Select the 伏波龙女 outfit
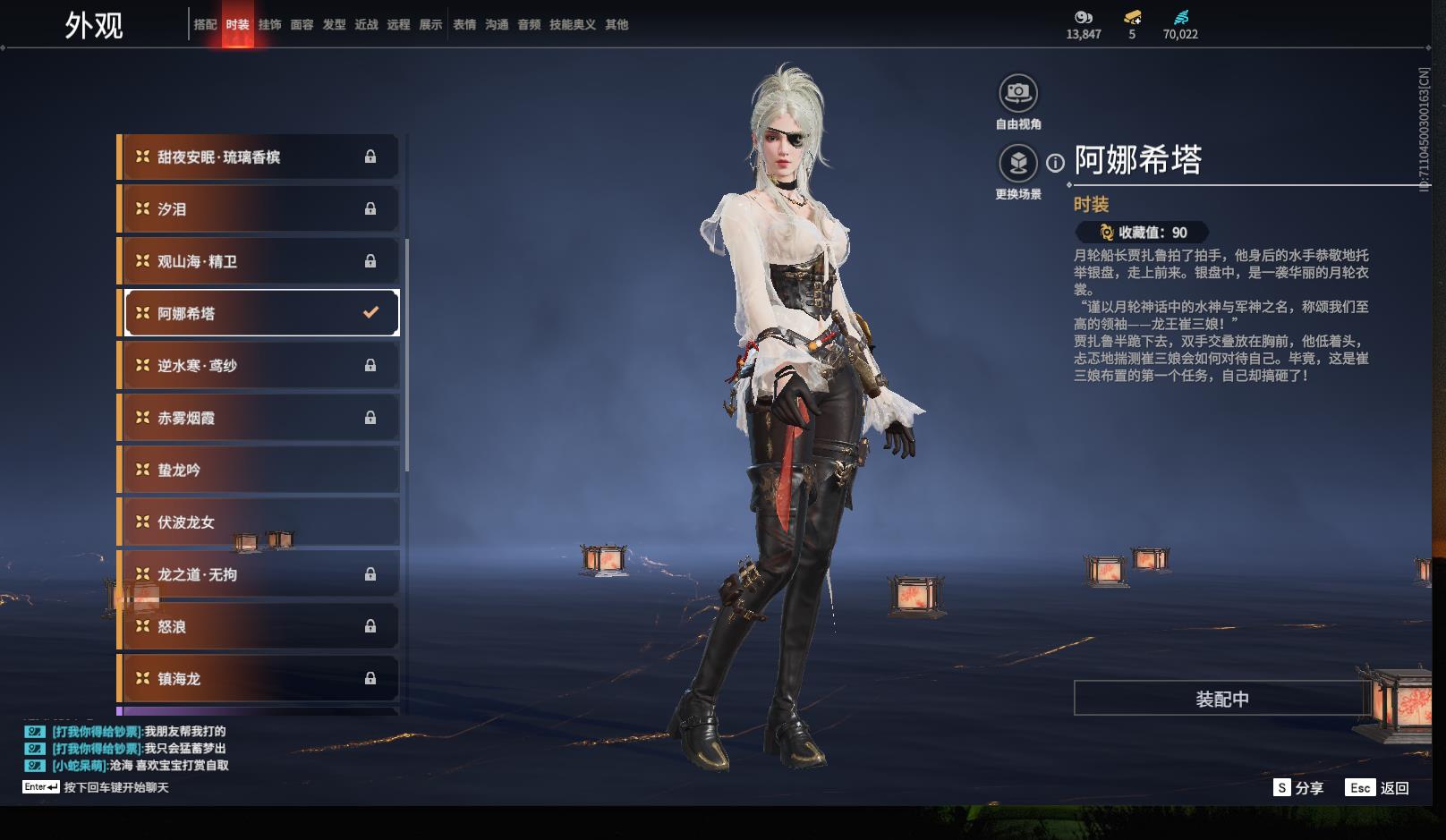 [x=258, y=522]
